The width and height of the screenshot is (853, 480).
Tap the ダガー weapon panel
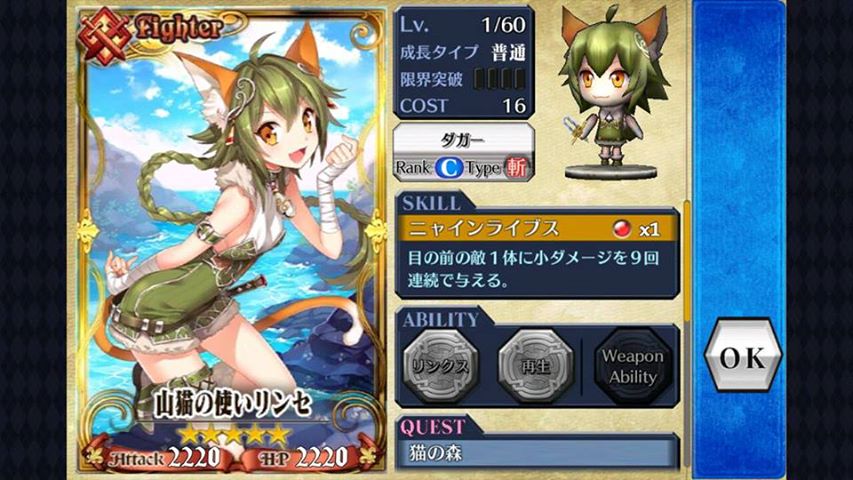tap(463, 153)
